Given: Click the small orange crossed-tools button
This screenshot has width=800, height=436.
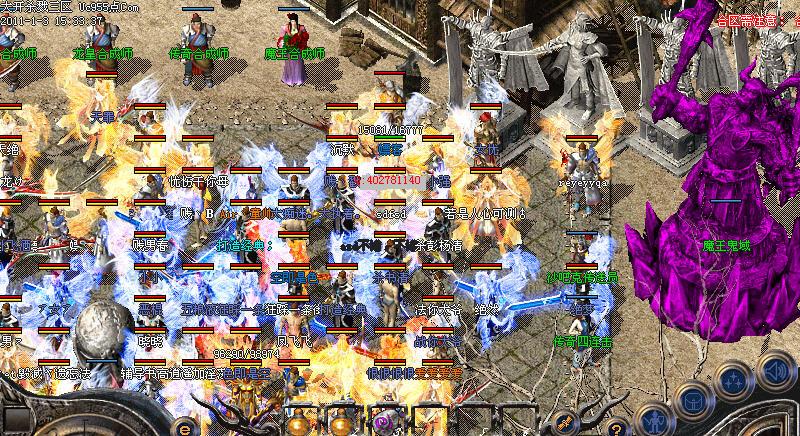Looking at the screenshot, I should pos(564,421).
